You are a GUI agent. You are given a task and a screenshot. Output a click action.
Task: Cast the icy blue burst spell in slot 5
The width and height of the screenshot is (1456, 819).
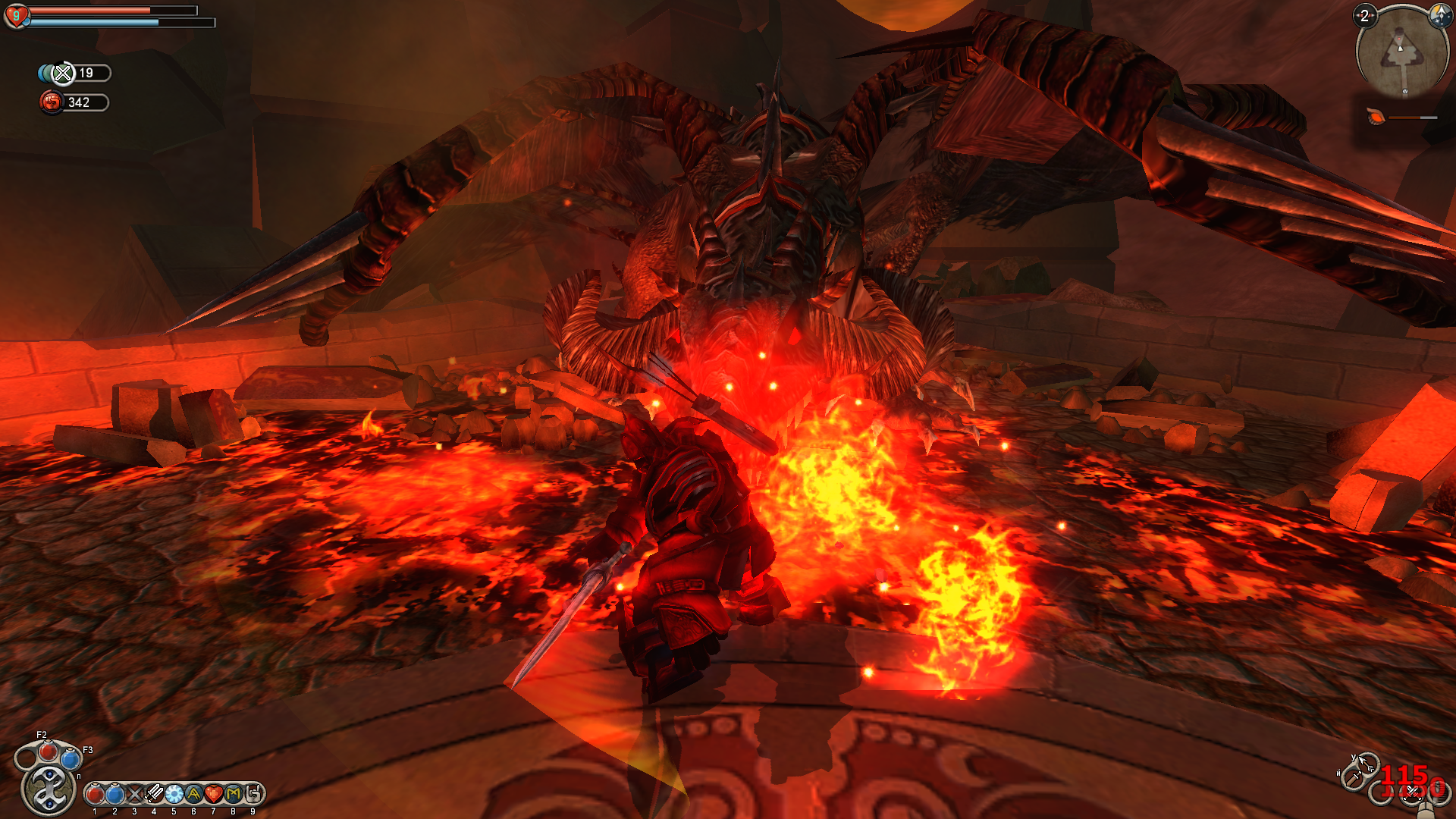tap(174, 794)
